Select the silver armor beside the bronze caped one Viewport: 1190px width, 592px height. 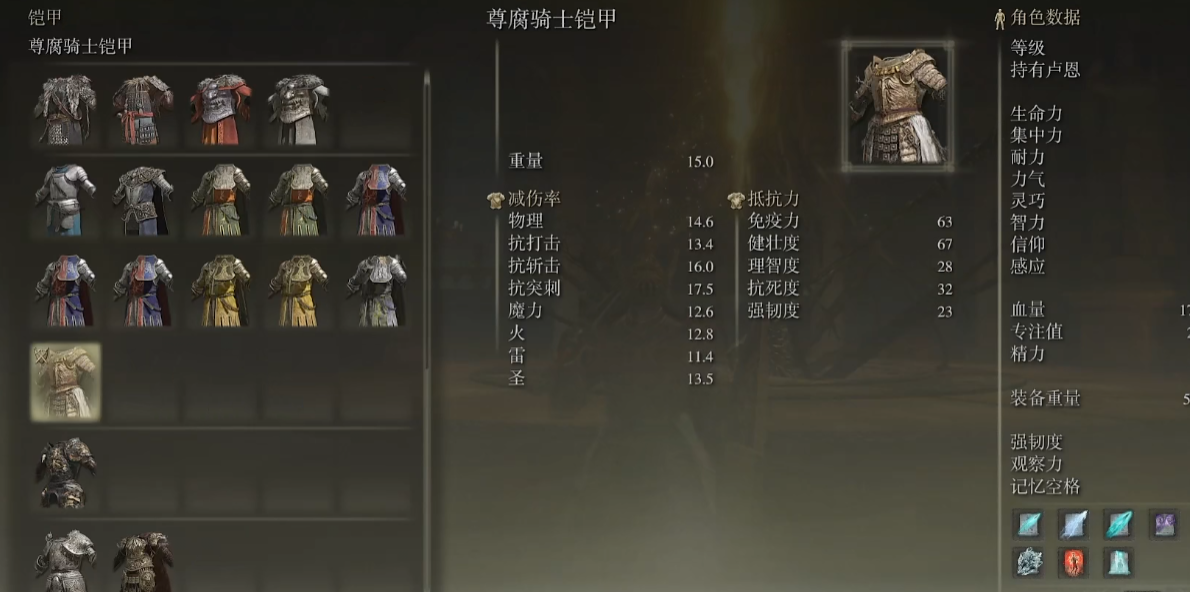(x=66, y=560)
